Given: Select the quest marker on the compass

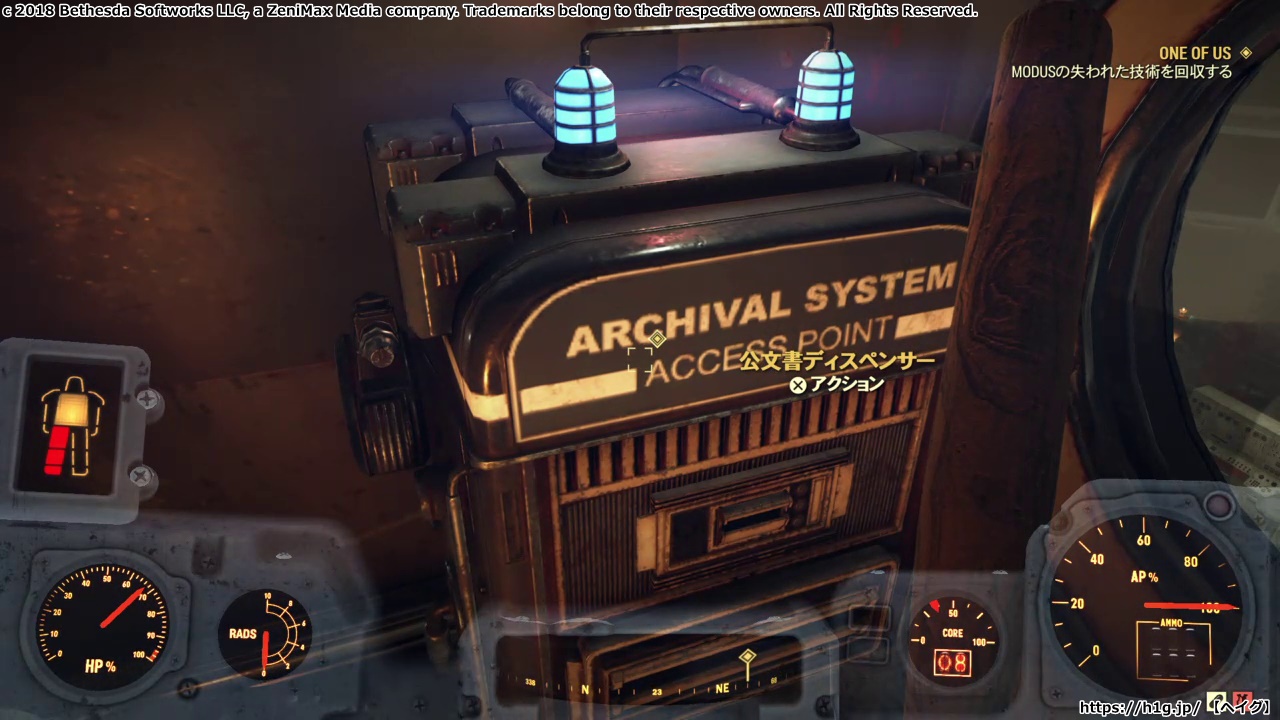Looking at the screenshot, I should pyautogui.click(x=747, y=658).
